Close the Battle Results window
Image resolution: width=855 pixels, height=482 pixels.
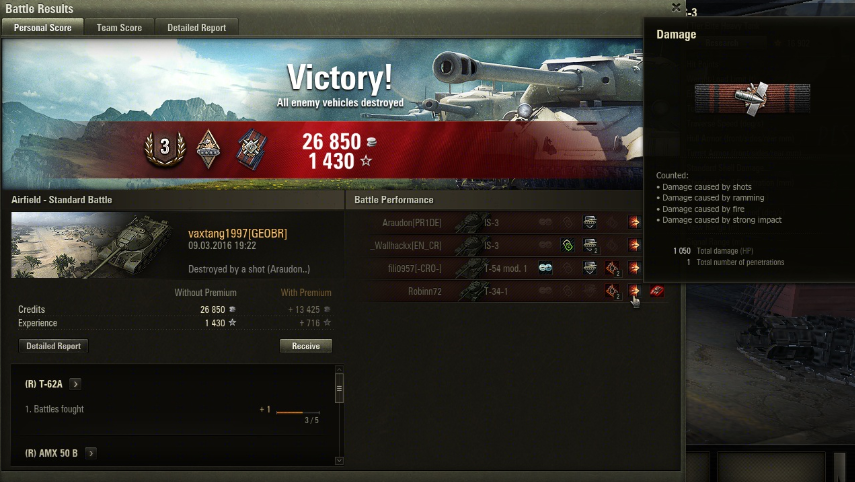point(676,8)
